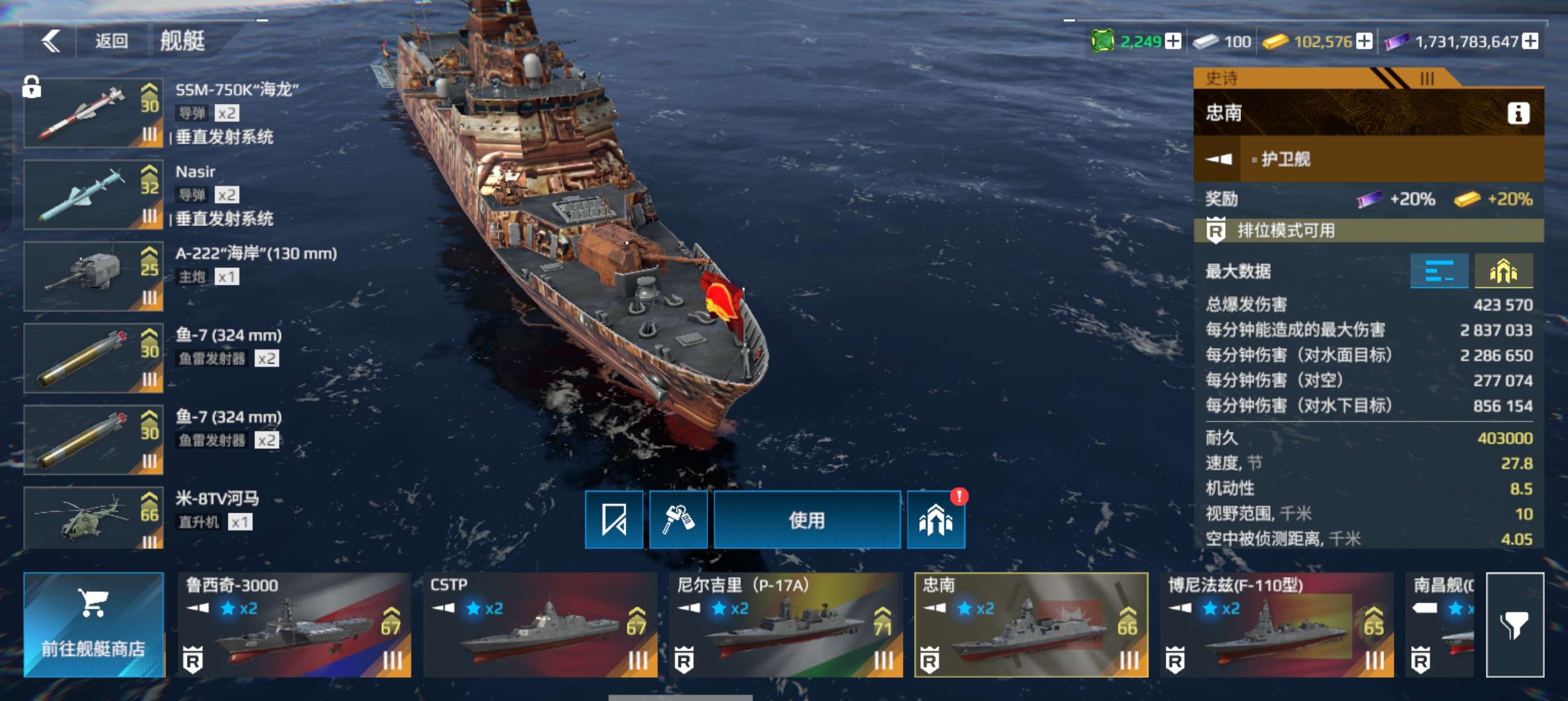Select the 南昌舰 ship card
The image size is (1568, 701).
click(1441, 624)
